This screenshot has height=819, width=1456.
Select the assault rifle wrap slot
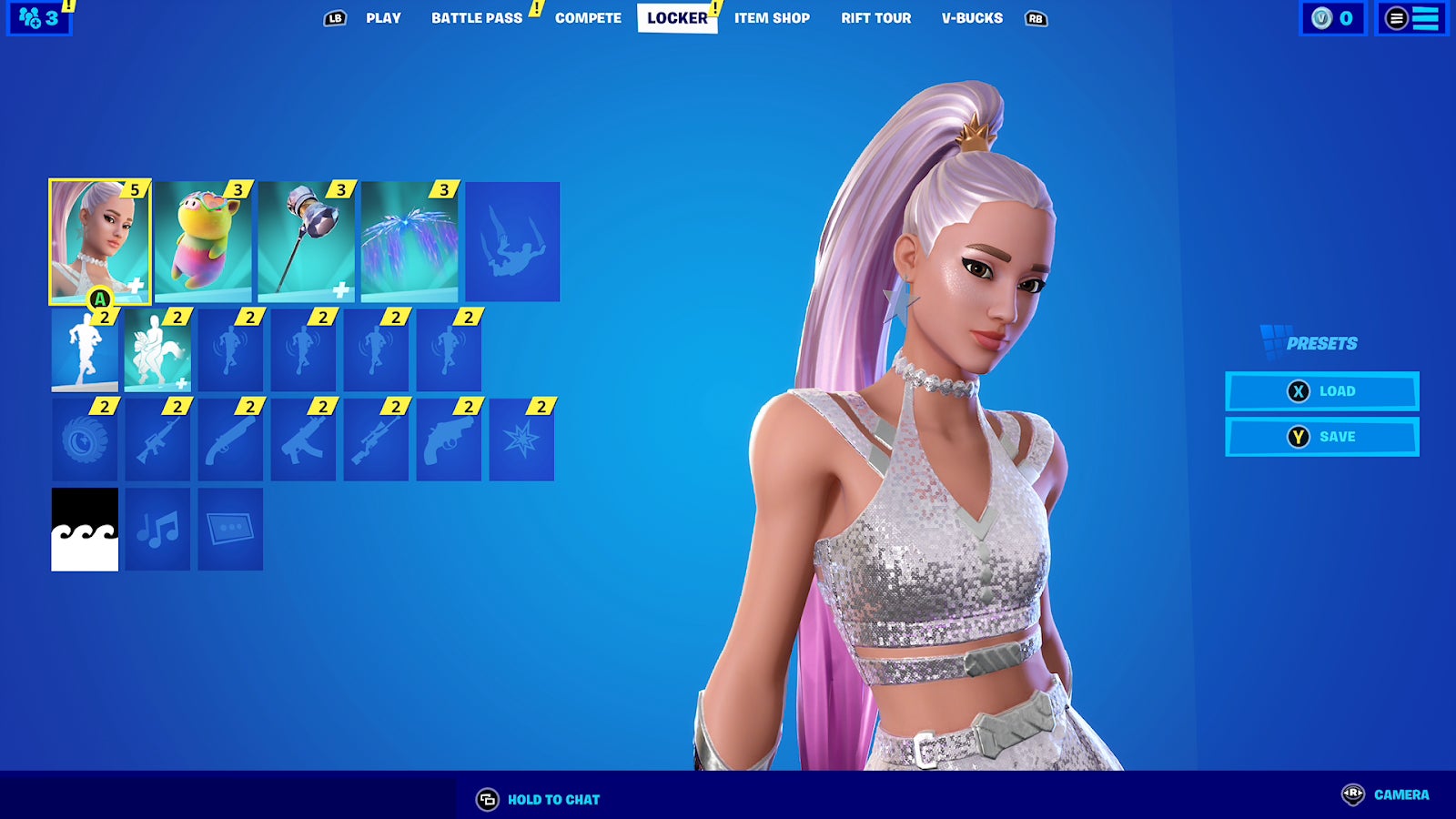pyautogui.click(x=158, y=441)
